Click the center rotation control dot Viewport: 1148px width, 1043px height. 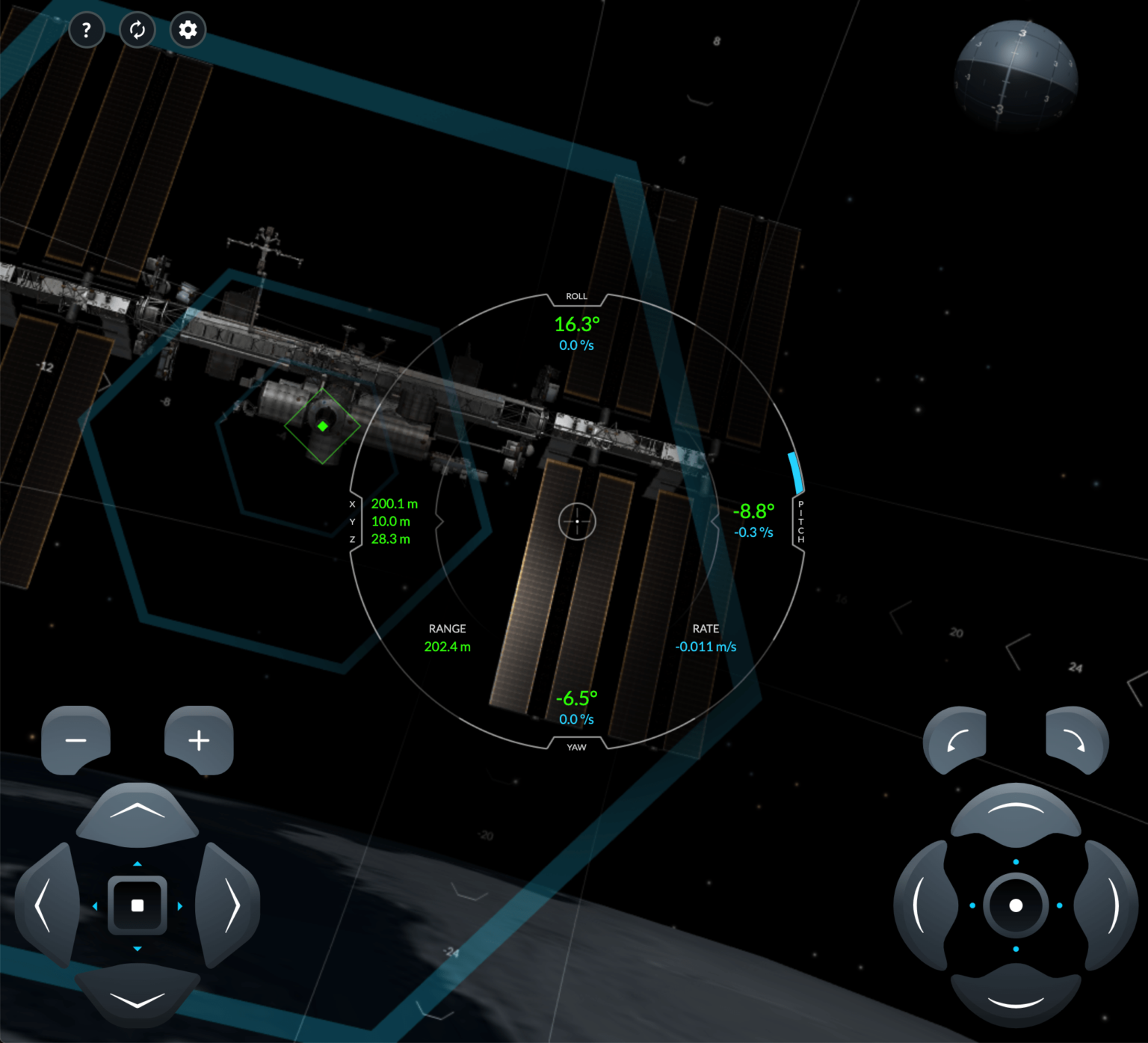click(x=1015, y=905)
